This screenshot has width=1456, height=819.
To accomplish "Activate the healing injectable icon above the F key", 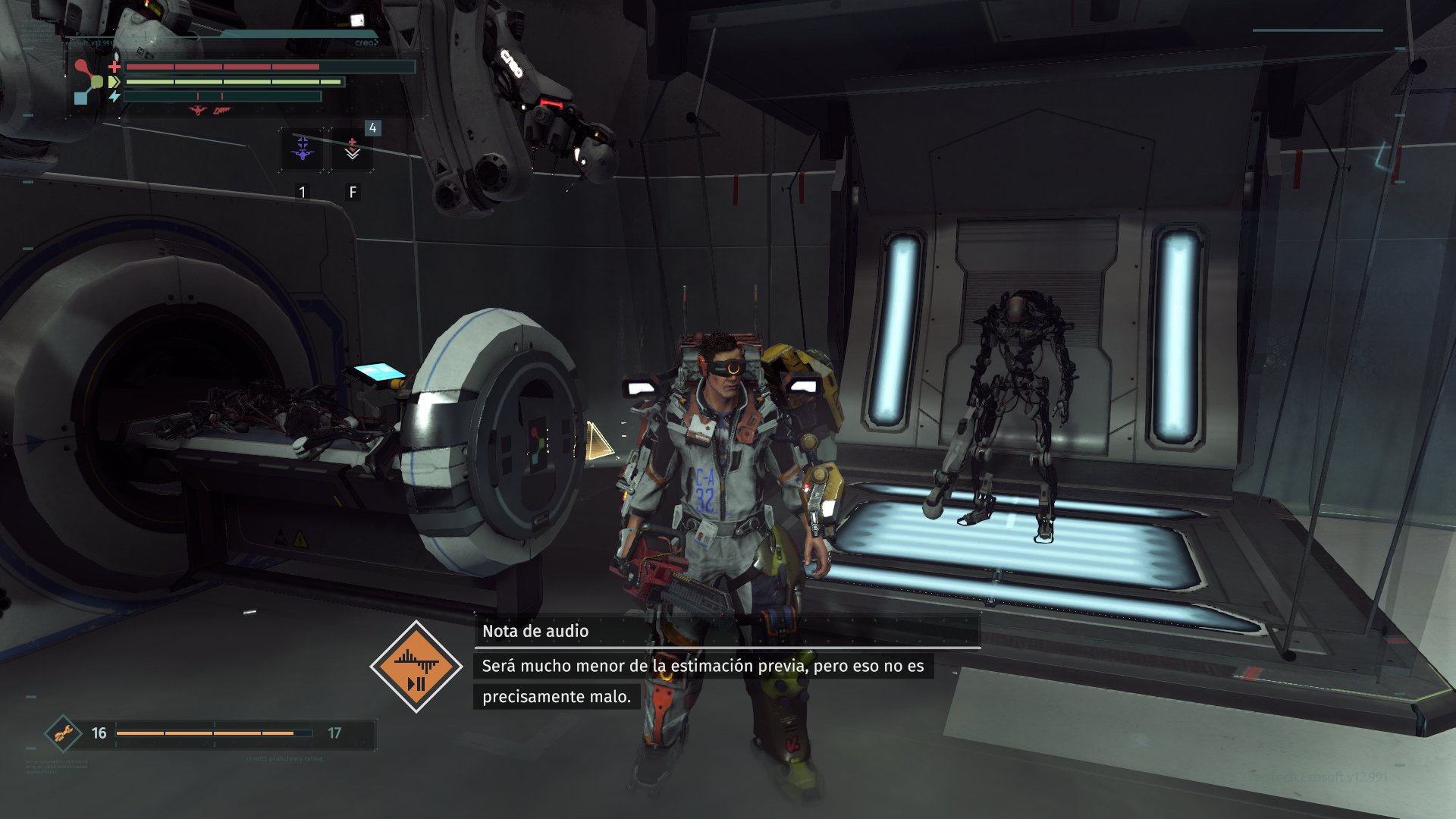I will 352,146.
